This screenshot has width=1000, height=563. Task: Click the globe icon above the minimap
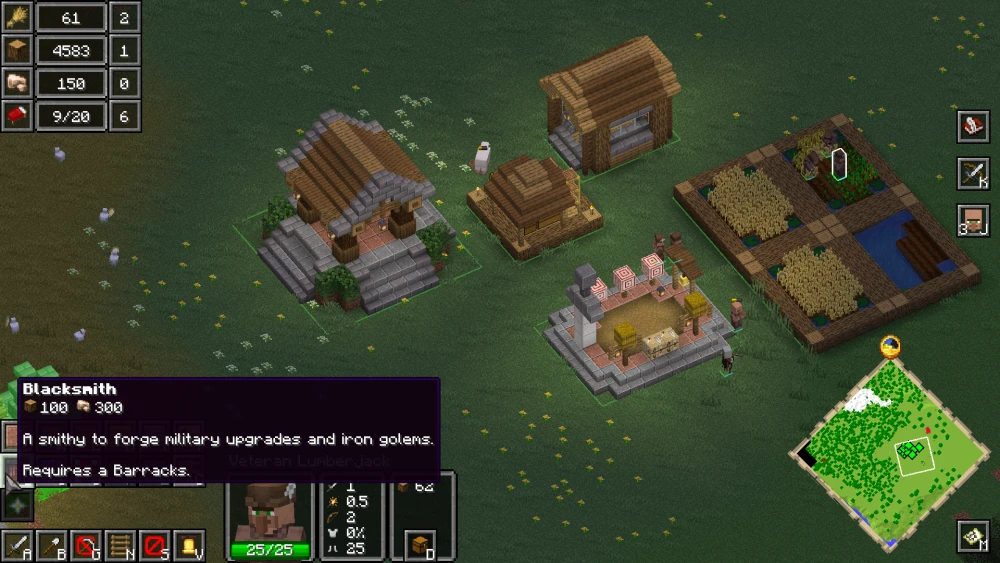[x=890, y=347]
